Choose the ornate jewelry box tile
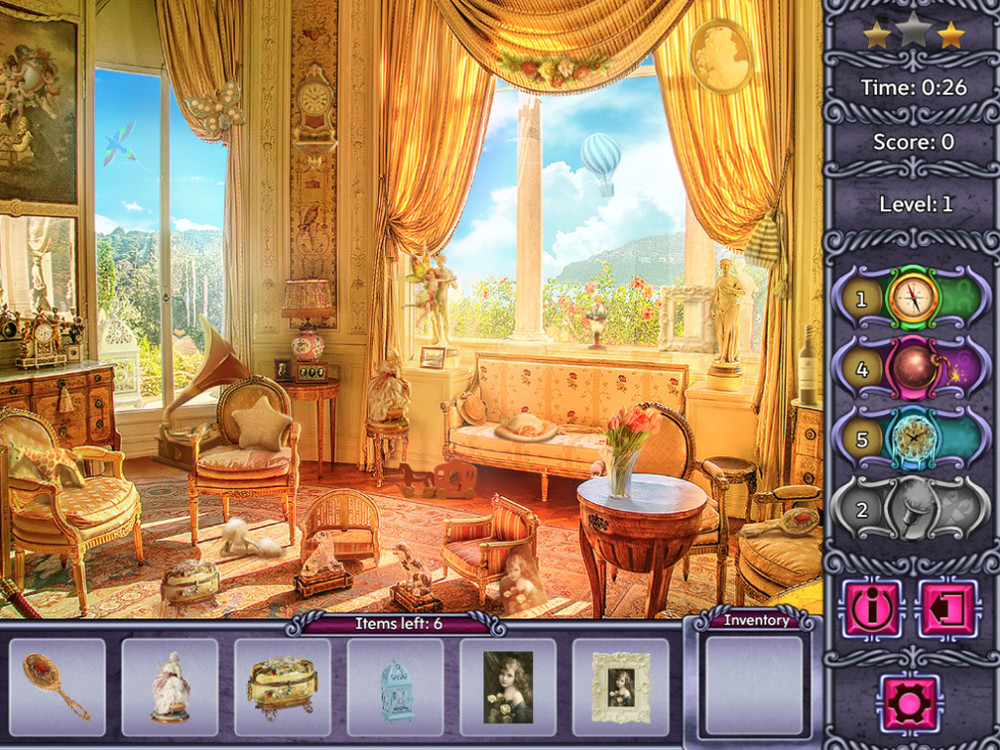 click(x=283, y=686)
